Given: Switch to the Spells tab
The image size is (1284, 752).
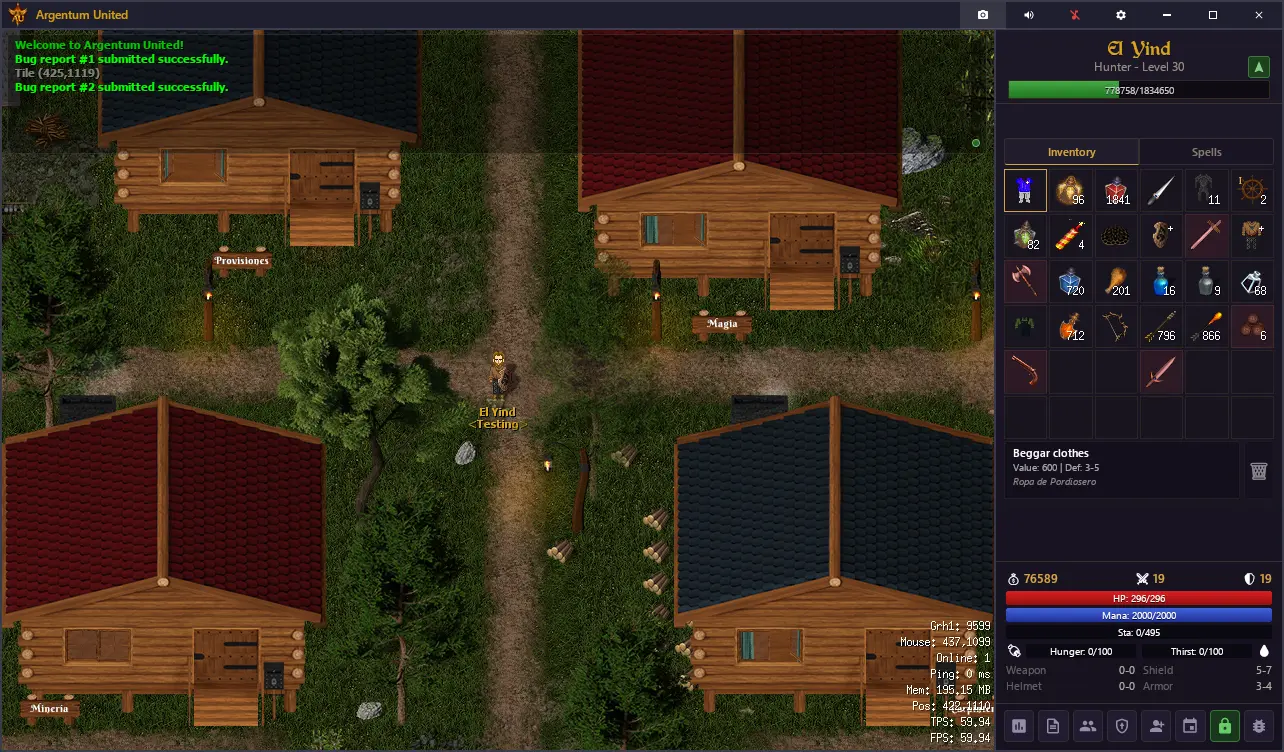Looking at the screenshot, I should [x=1206, y=152].
